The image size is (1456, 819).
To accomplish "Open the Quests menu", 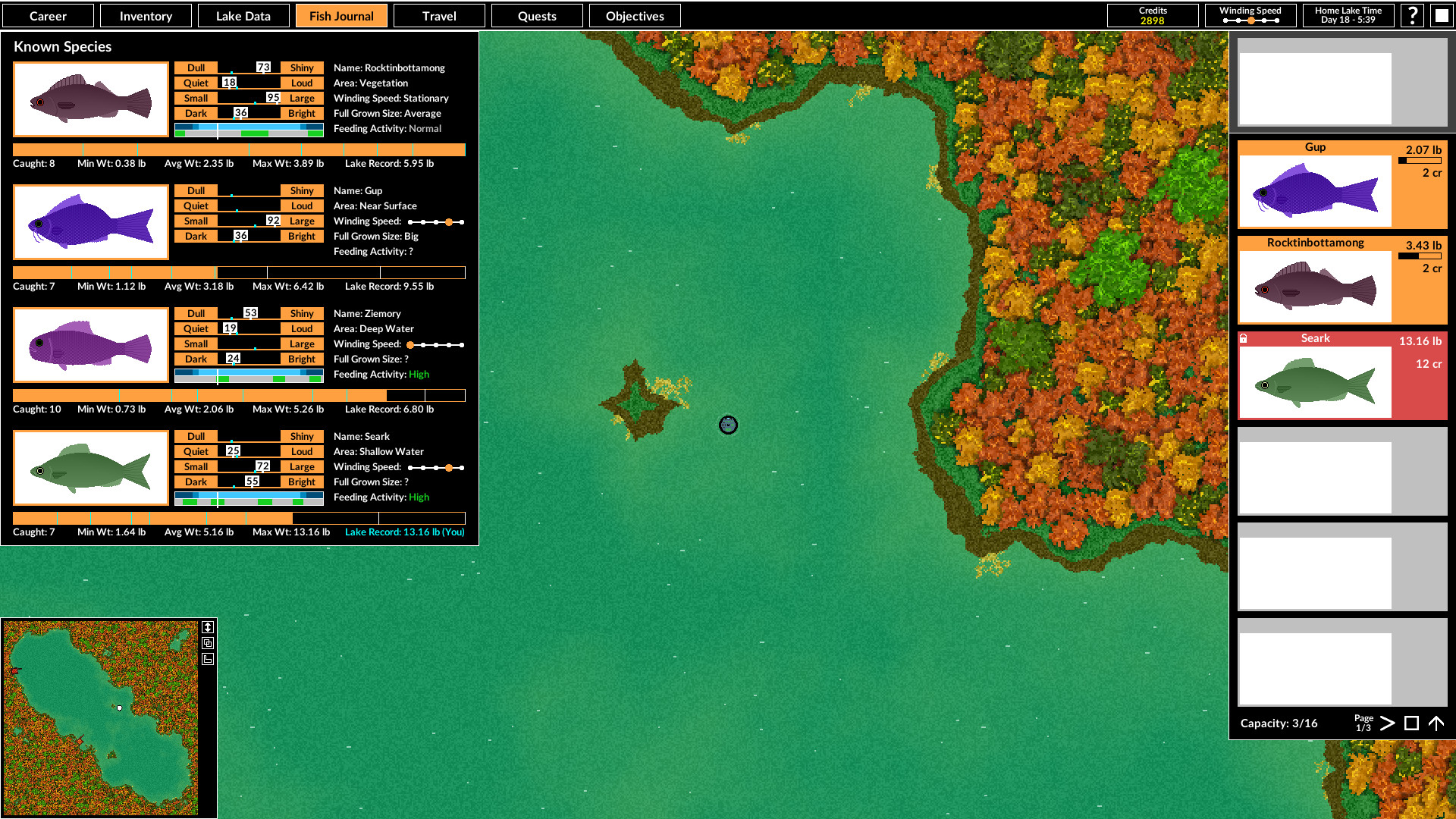I will click(x=537, y=15).
